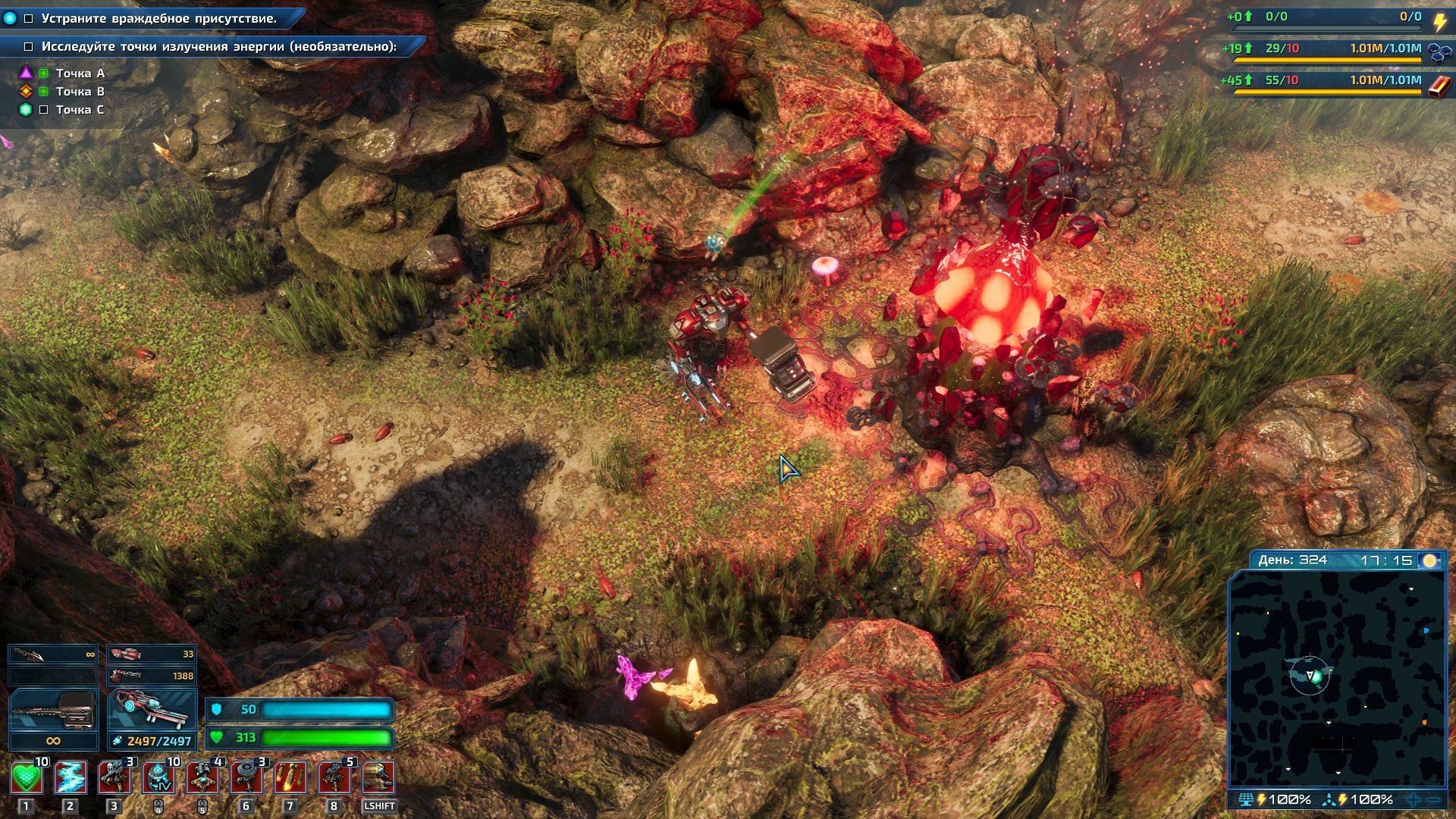
Task: Activate the blue lightning skill
Action: pos(71,778)
